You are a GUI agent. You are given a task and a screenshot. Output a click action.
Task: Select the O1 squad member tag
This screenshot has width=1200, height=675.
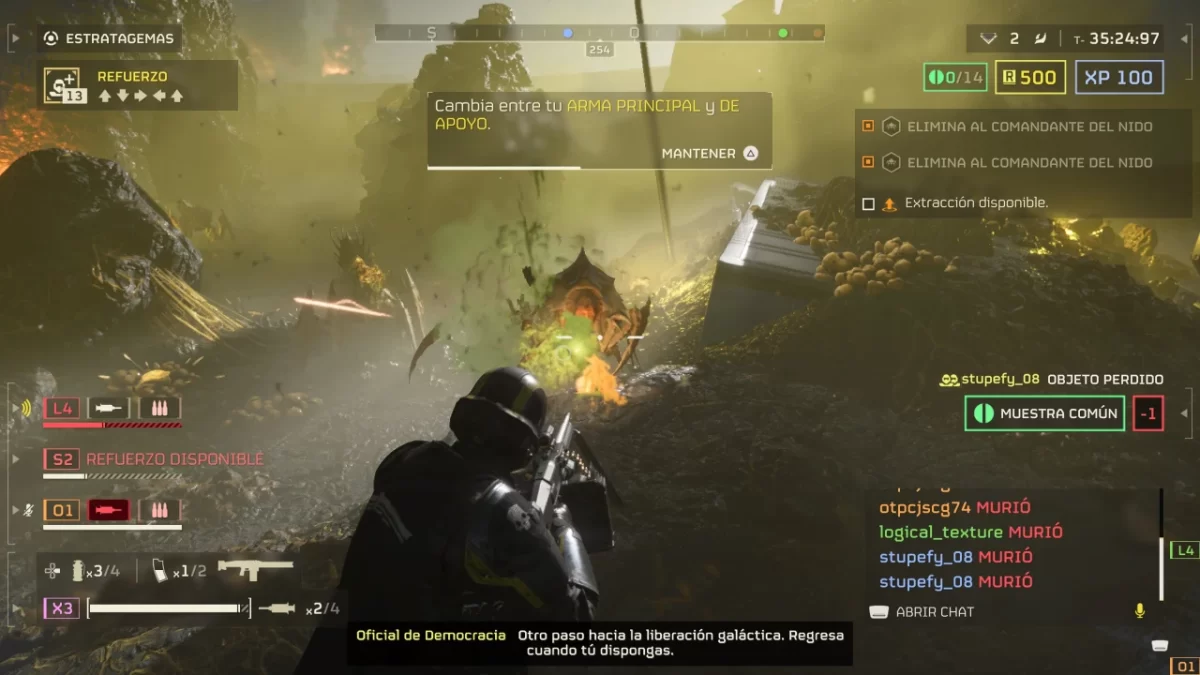(63, 511)
